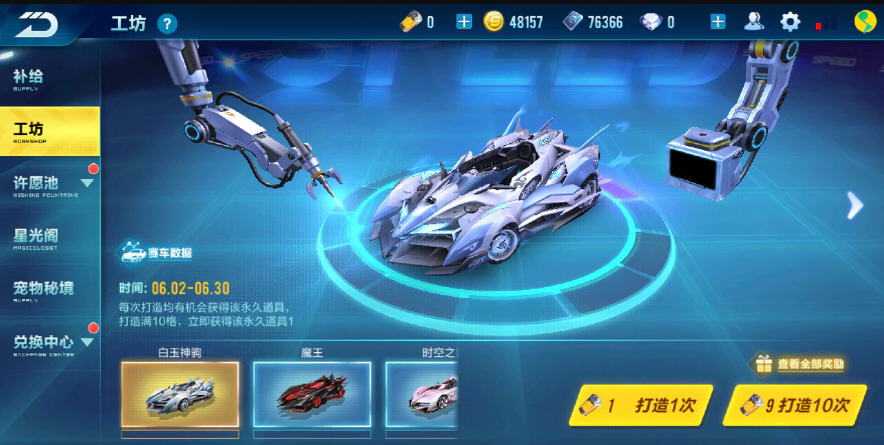Screen dimensions: 884x445
Task: Switch to the 宠物秘境 tab
Action: click(49, 290)
